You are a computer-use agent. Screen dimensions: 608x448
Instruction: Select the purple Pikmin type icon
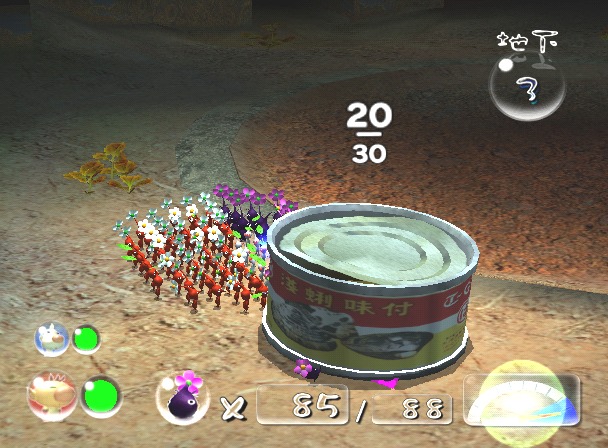pyautogui.click(x=184, y=398)
